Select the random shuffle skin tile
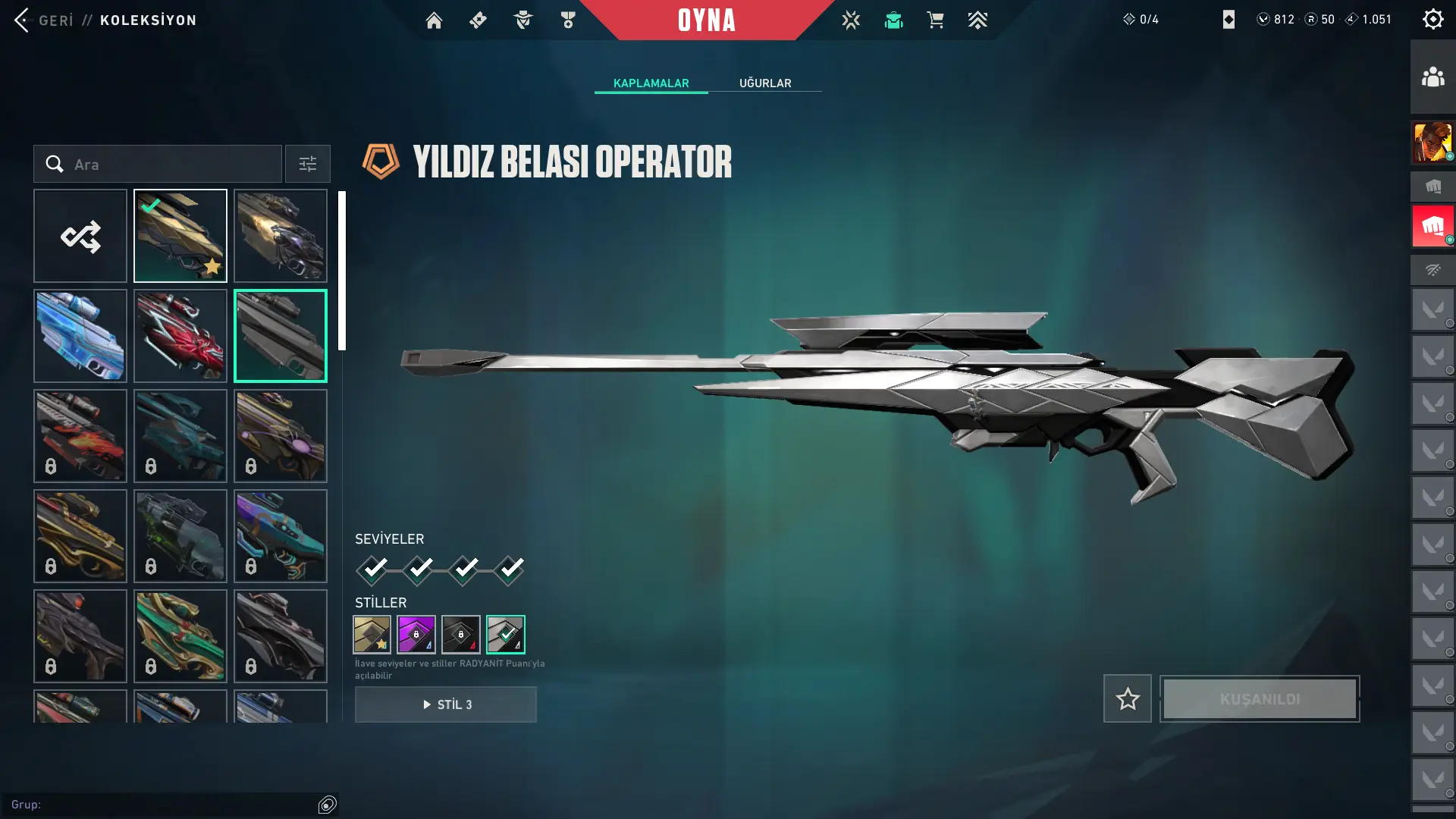The width and height of the screenshot is (1456, 819). coord(80,237)
